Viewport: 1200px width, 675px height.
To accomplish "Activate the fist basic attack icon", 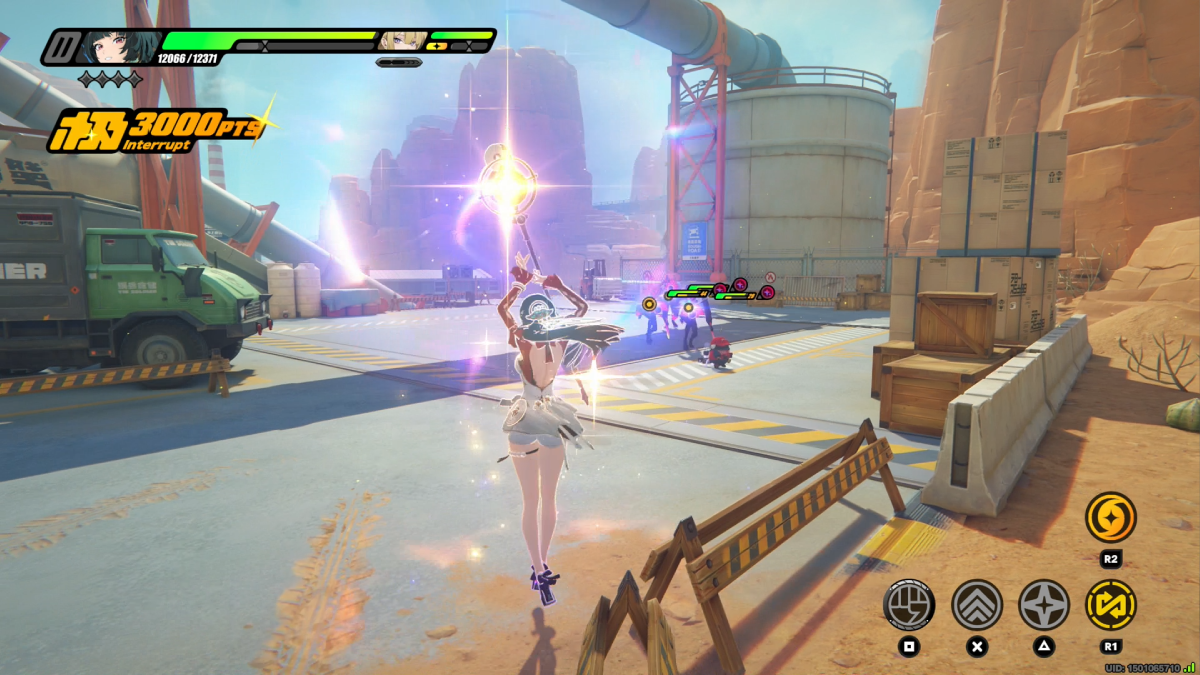I will [x=909, y=604].
